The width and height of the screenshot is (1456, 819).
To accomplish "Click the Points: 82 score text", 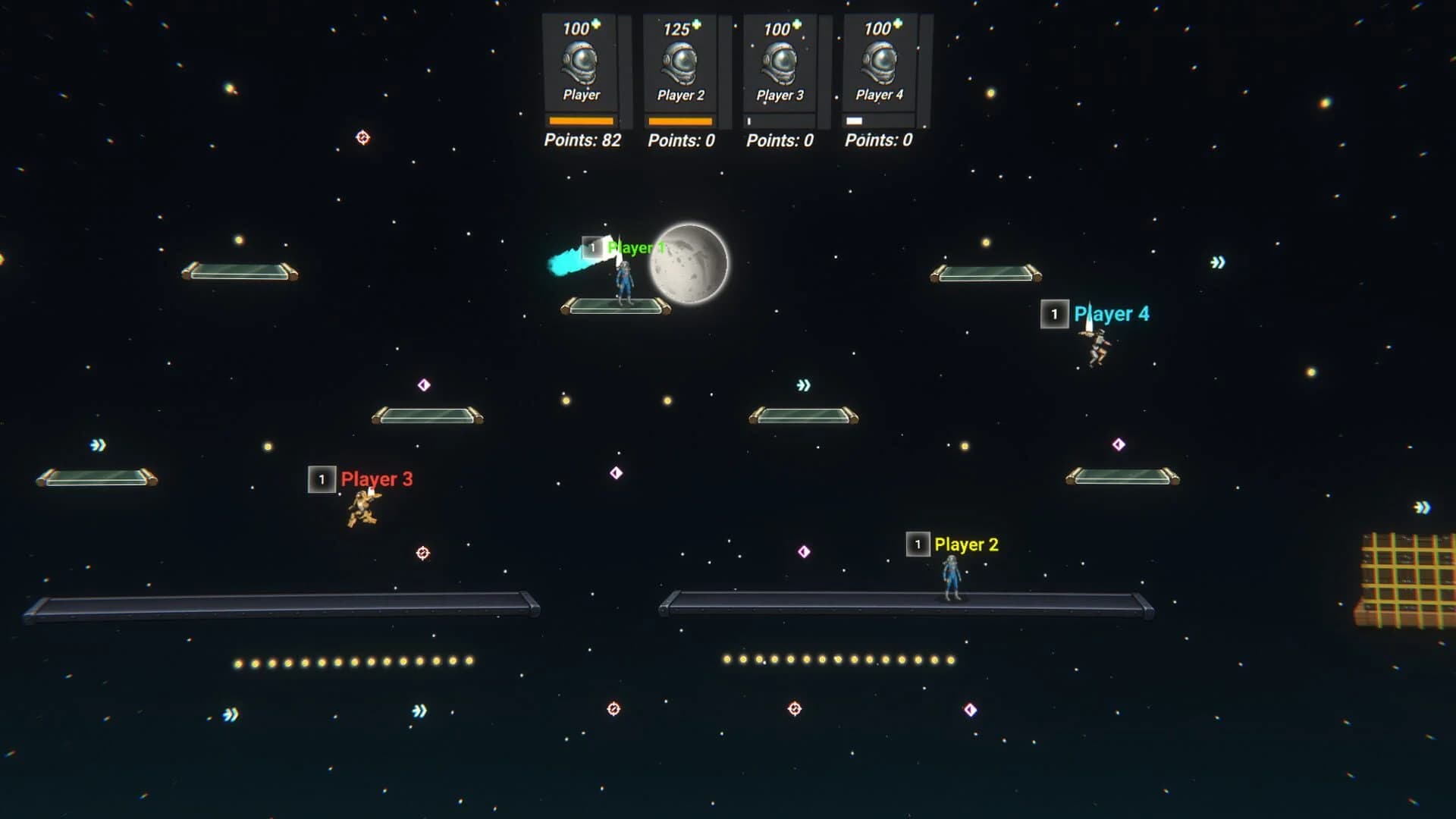I will [x=582, y=140].
